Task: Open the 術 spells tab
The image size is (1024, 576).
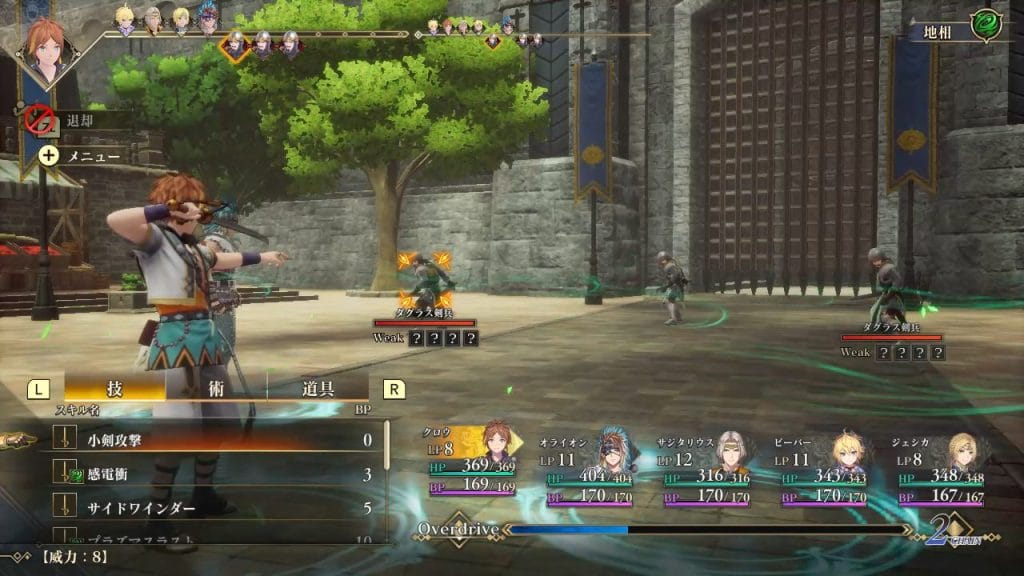Action: [217, 389]
